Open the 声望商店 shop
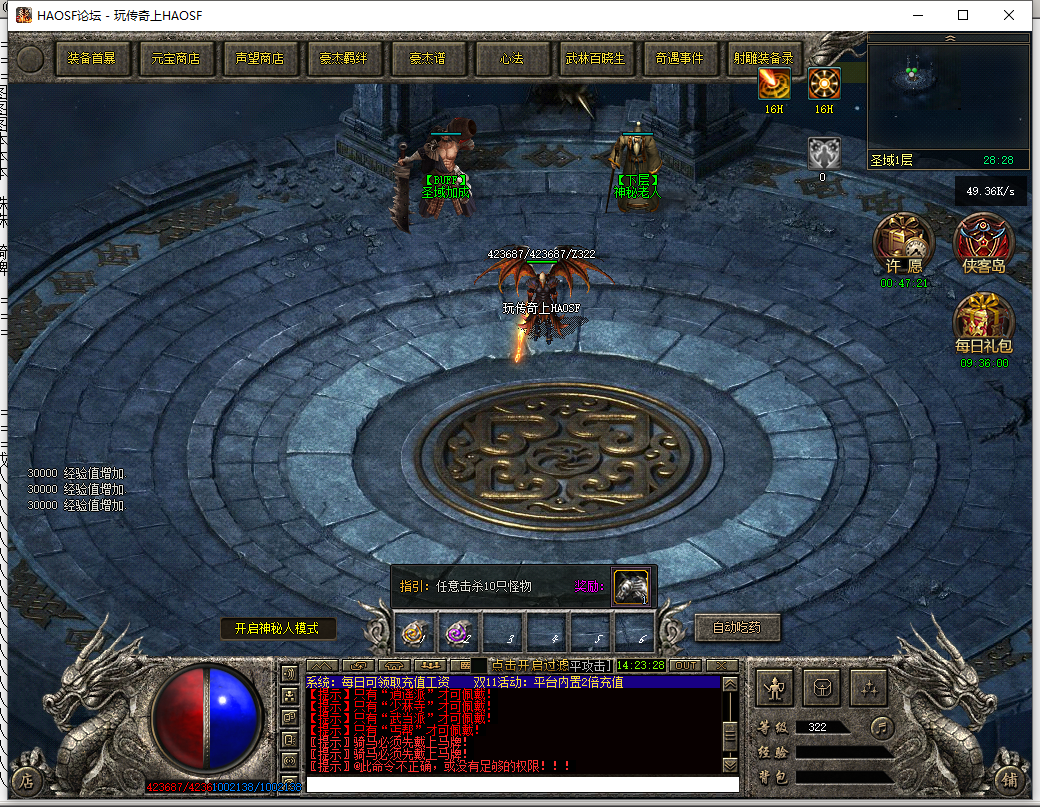The image size is (1040, 807). coord(260,59)
